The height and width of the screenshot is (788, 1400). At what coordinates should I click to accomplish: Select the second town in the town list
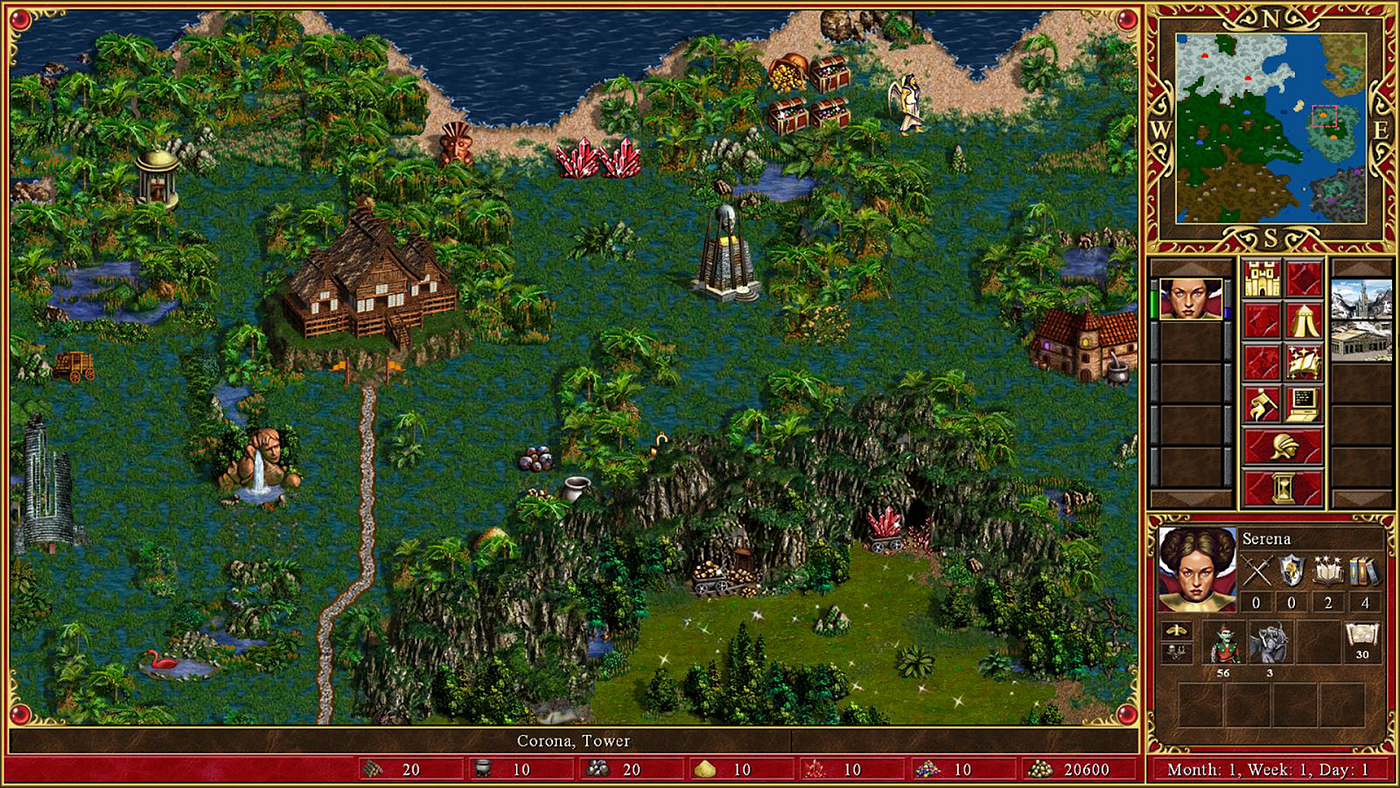click(1361, 341)
